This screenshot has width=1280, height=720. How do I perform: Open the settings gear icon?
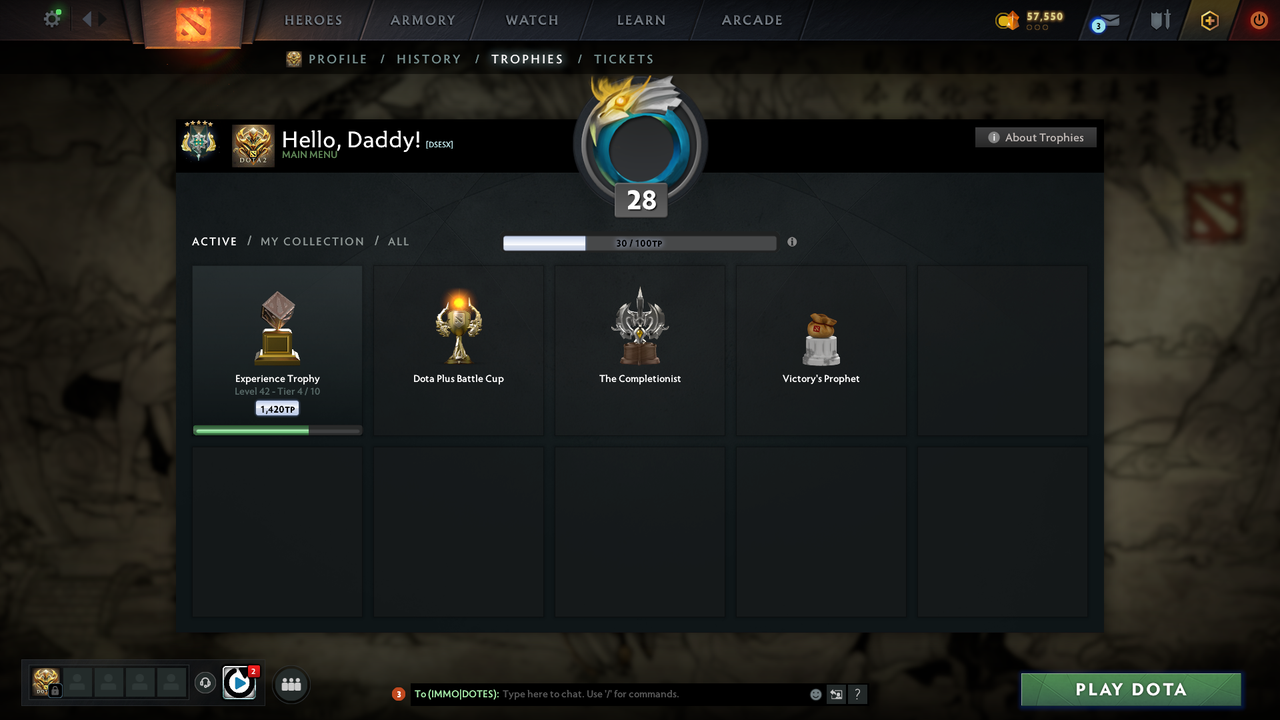click(52, 18)
